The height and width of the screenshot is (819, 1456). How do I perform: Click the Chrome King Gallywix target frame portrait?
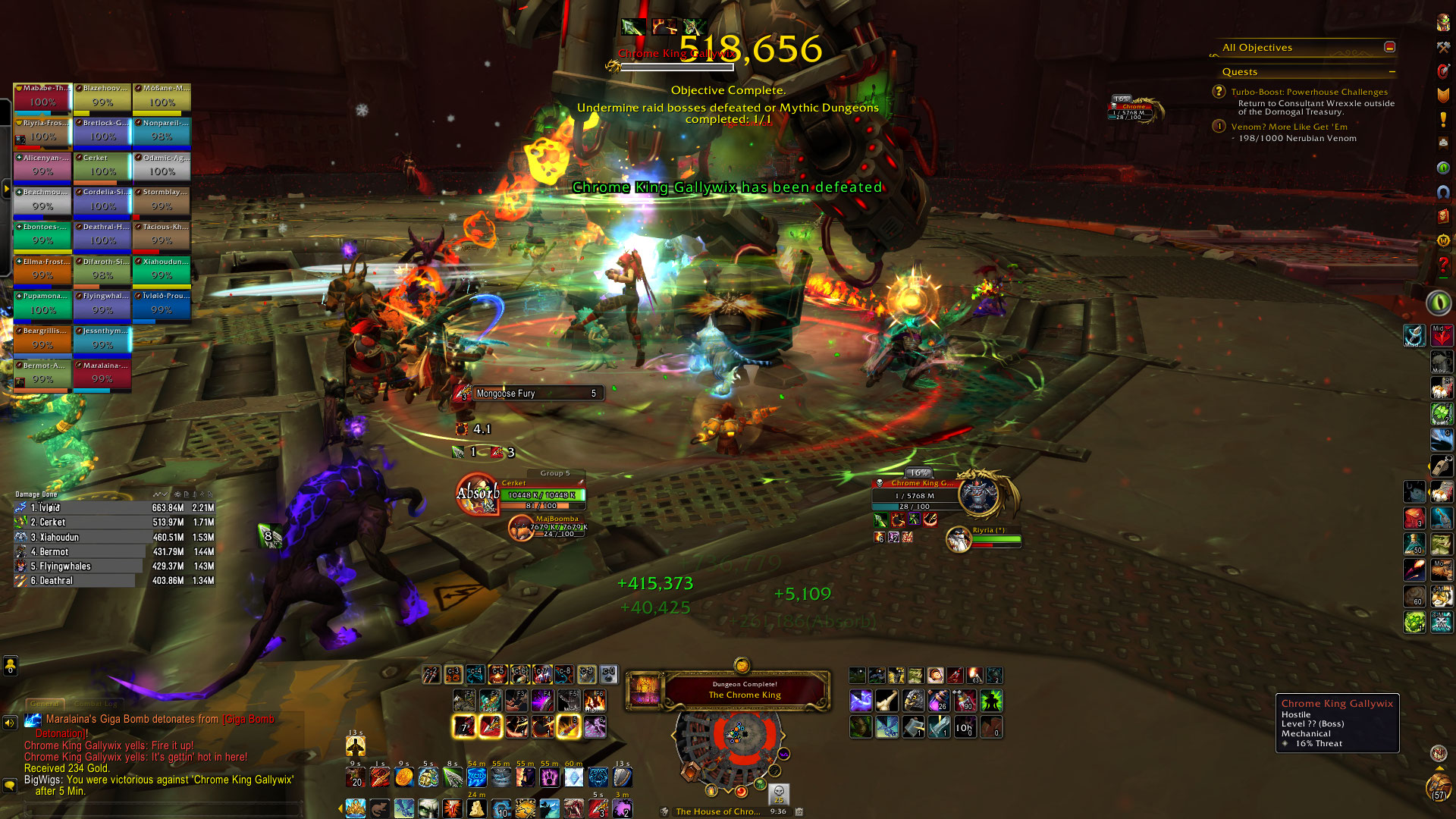[978, 494]
